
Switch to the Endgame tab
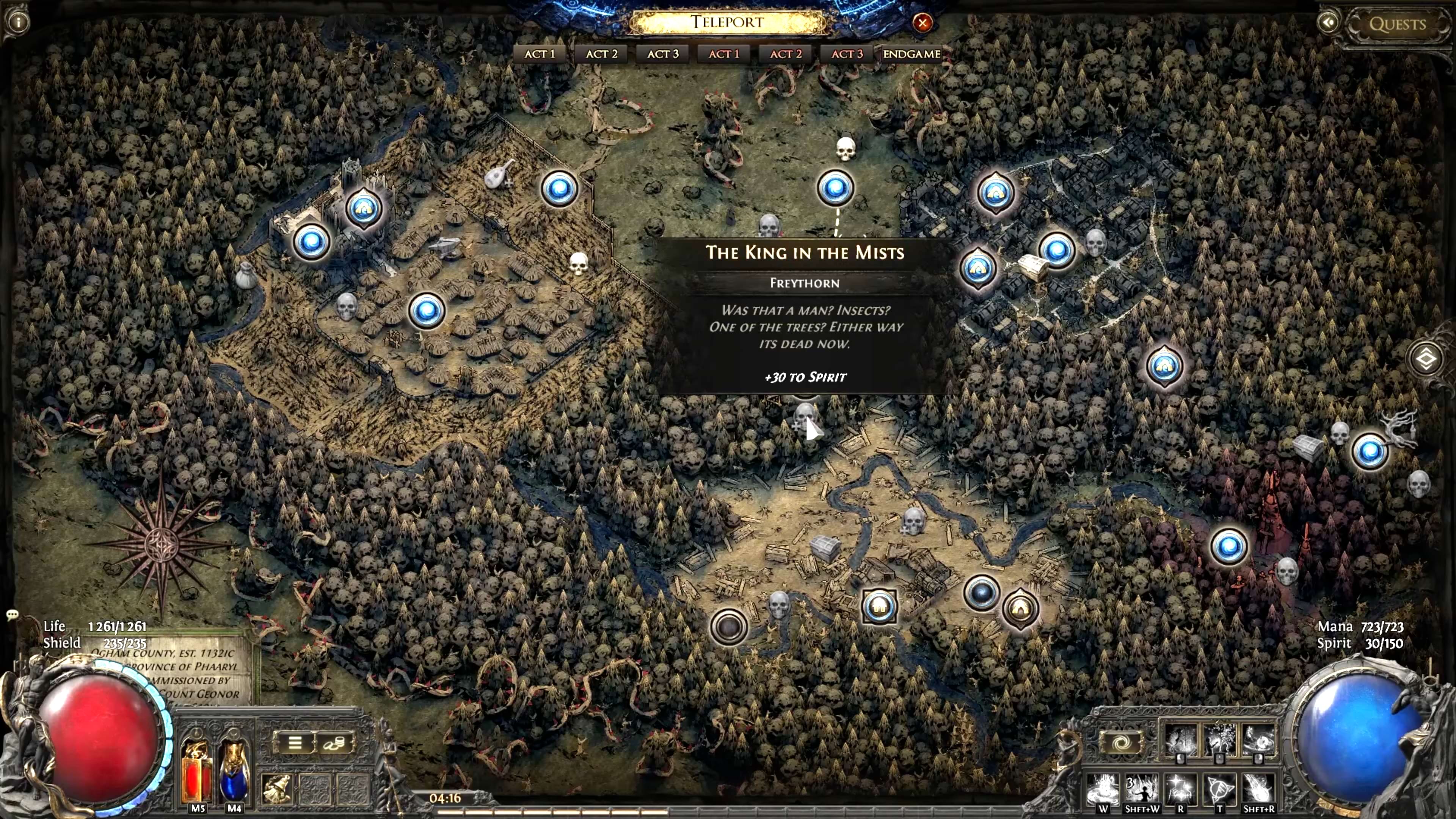coord(911,54)
